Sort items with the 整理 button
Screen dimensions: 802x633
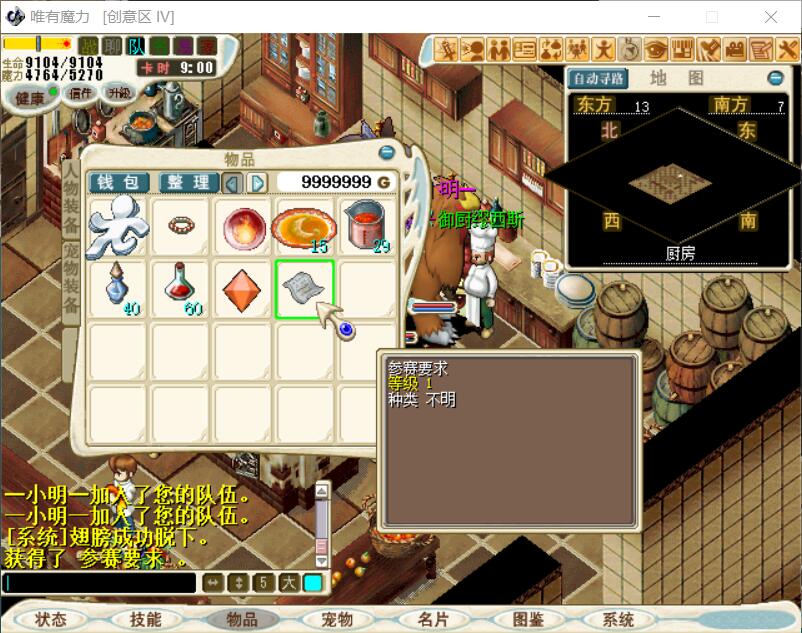click(188, 182)
